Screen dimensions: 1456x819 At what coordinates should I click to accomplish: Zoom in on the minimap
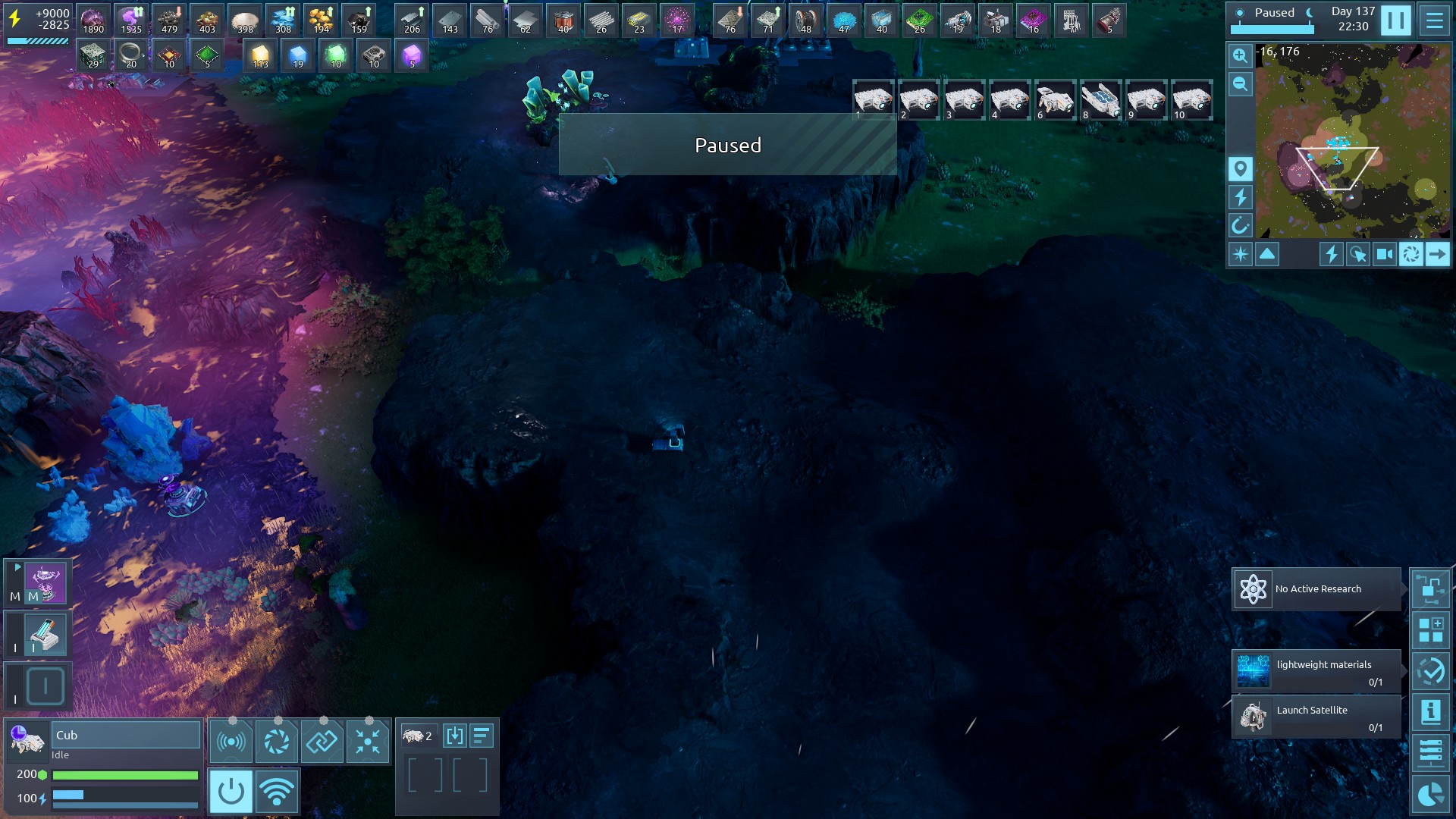point(1240,55)
